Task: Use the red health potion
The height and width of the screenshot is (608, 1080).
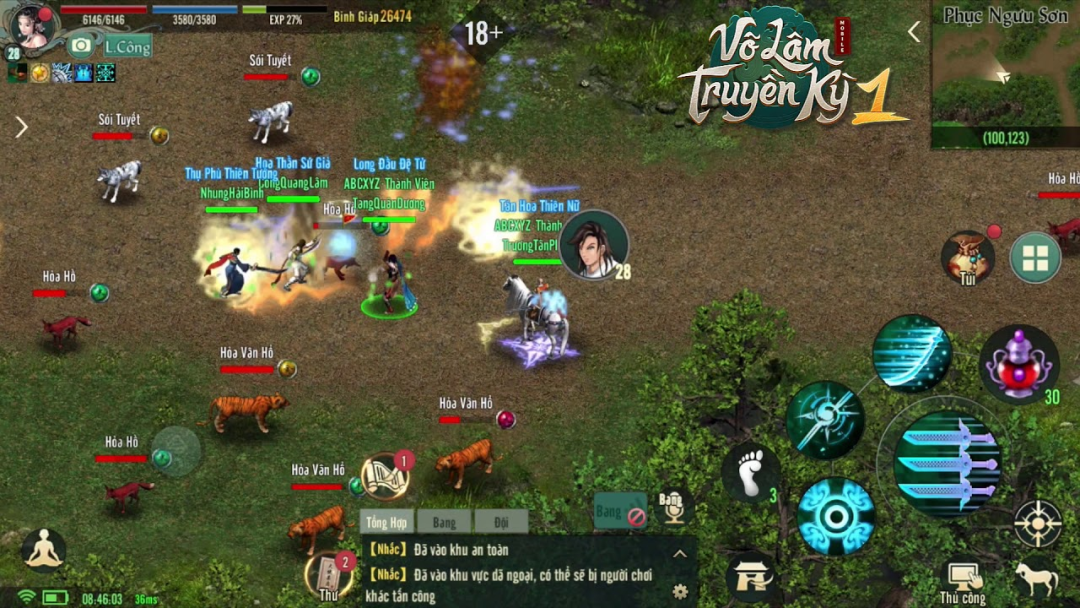Action: click(1018, 363)
